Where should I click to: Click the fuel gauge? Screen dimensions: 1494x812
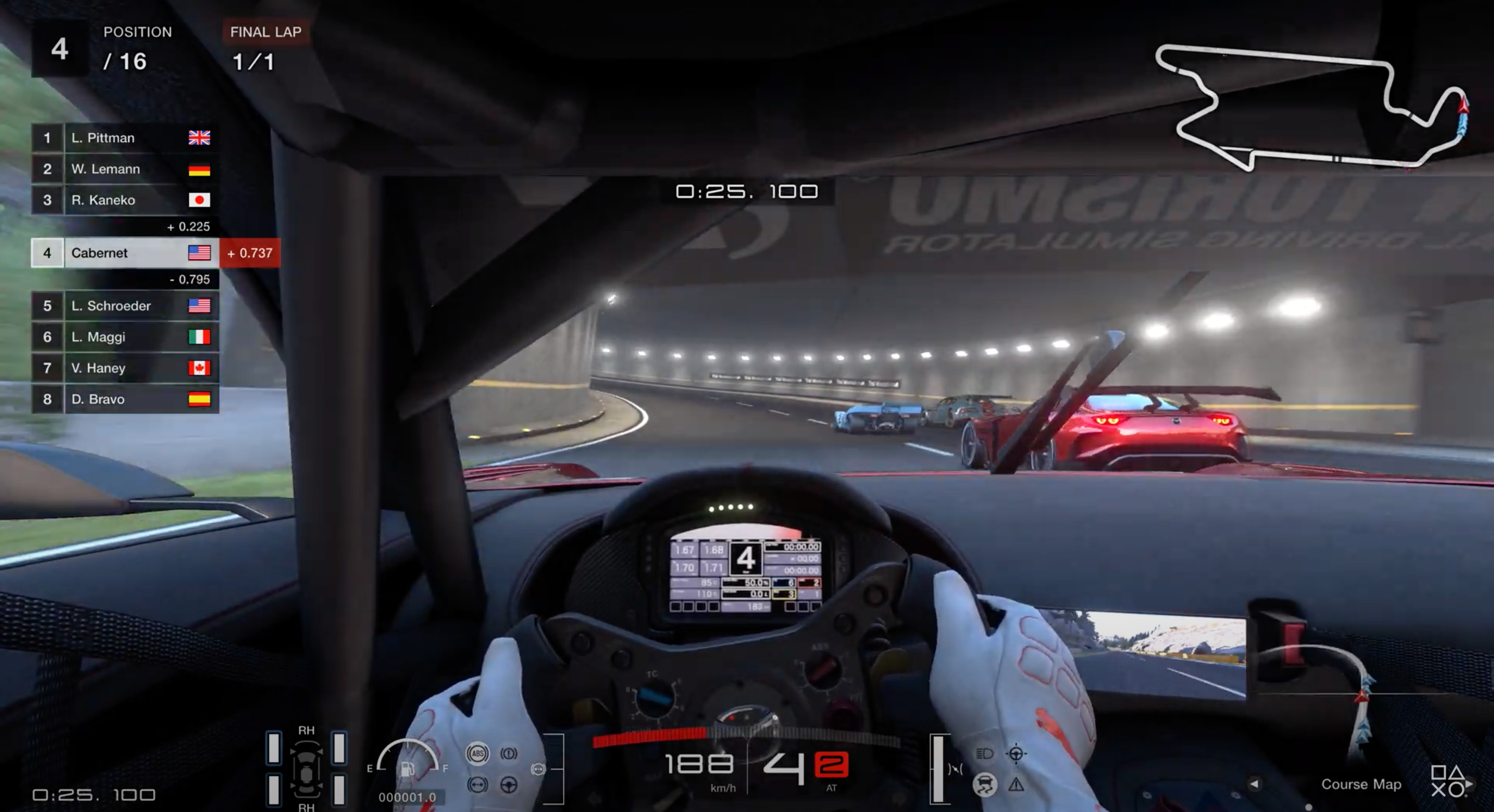click(x=407, y=758)
